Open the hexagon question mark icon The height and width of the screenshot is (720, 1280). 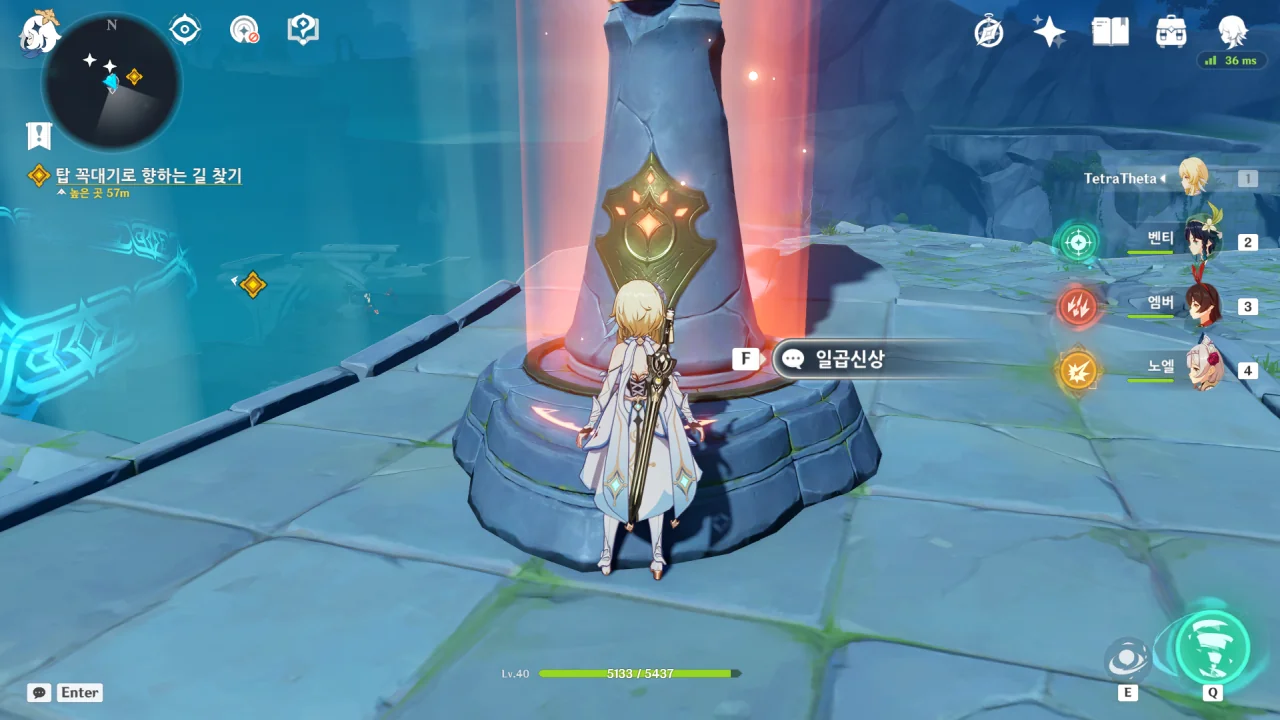(x=302, y=30)
